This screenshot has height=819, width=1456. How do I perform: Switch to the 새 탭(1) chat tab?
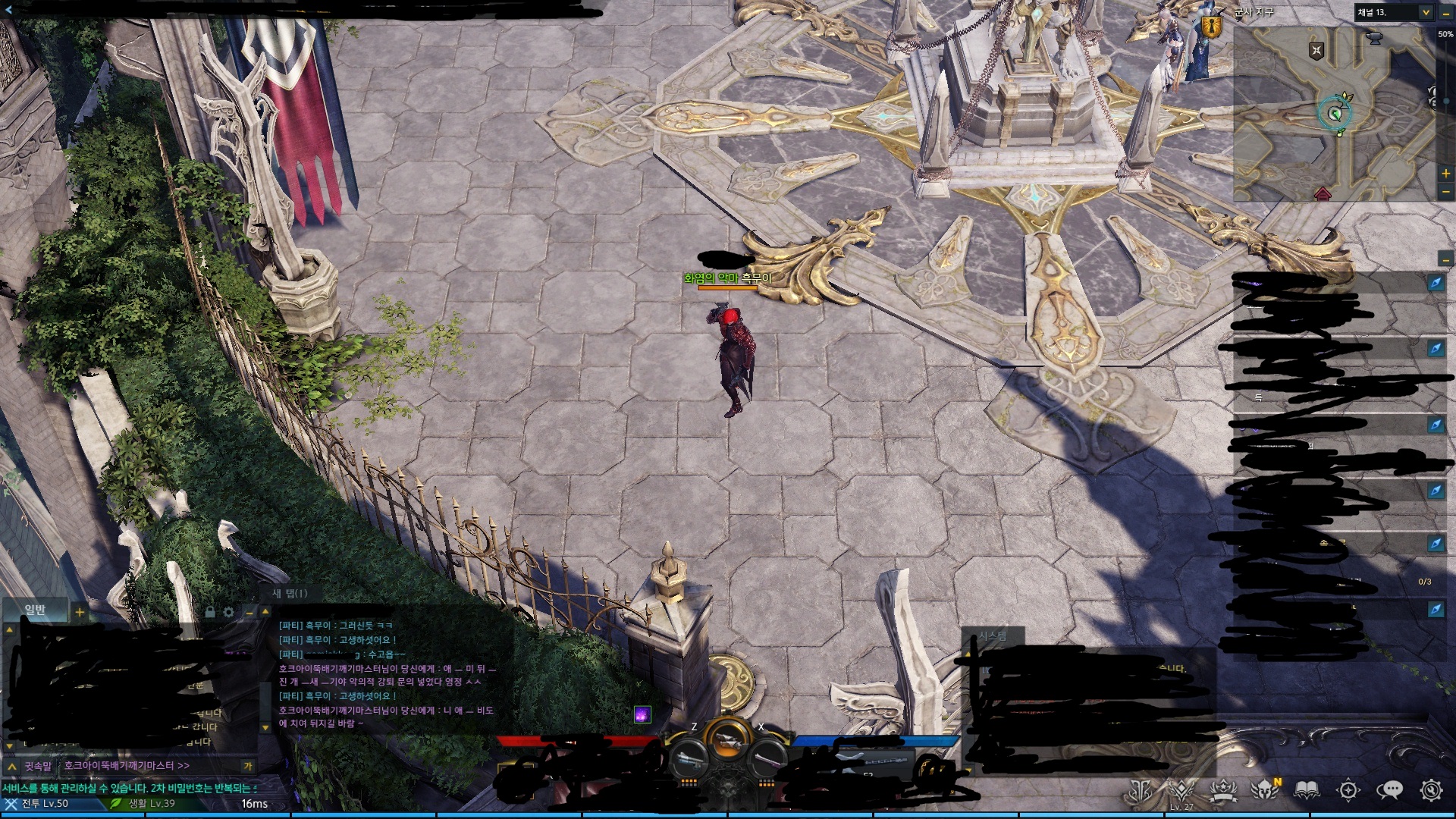tap(290, 593)
